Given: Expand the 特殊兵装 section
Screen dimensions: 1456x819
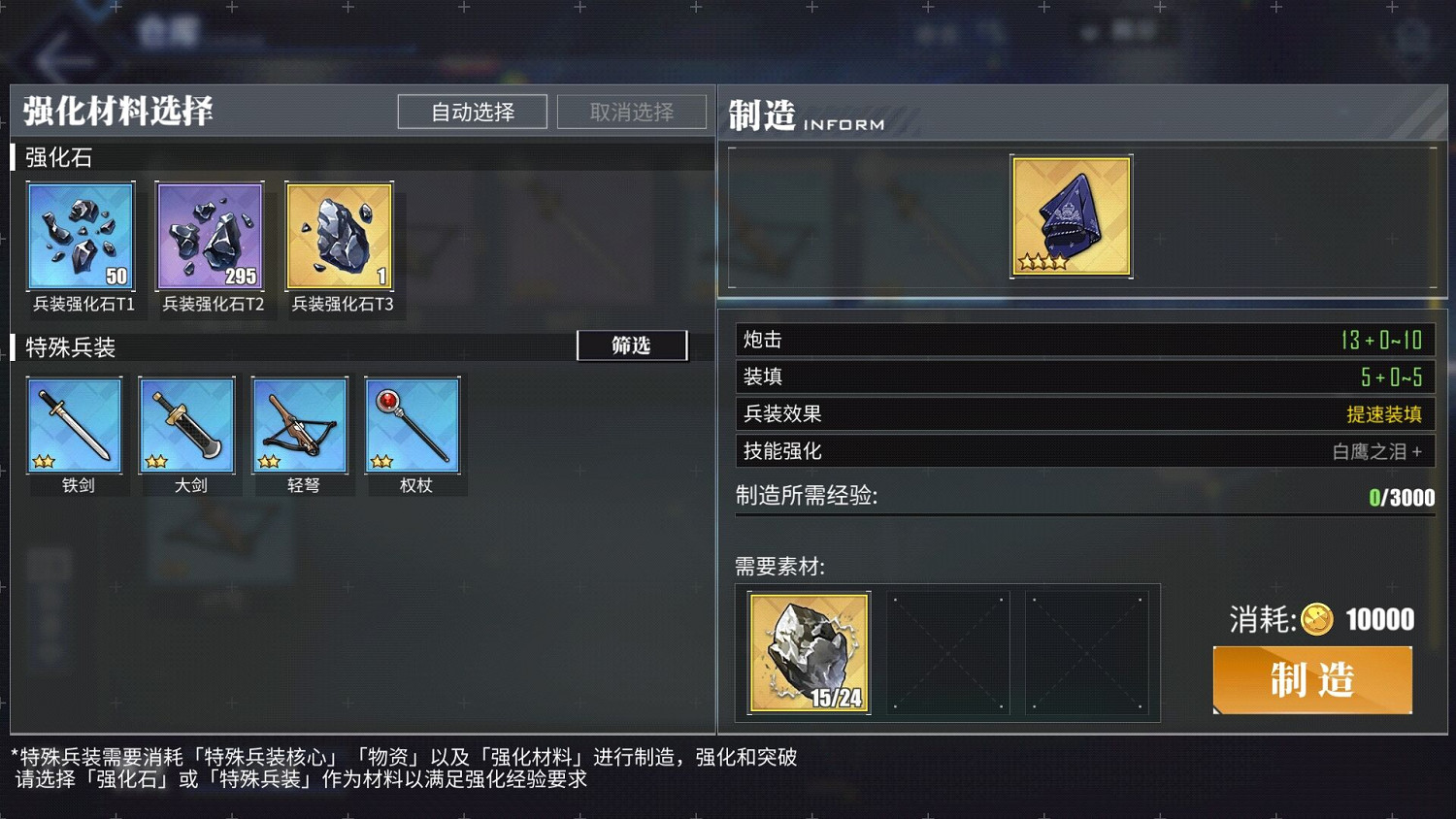Looking at the screenshot, I should pos(68,347).
